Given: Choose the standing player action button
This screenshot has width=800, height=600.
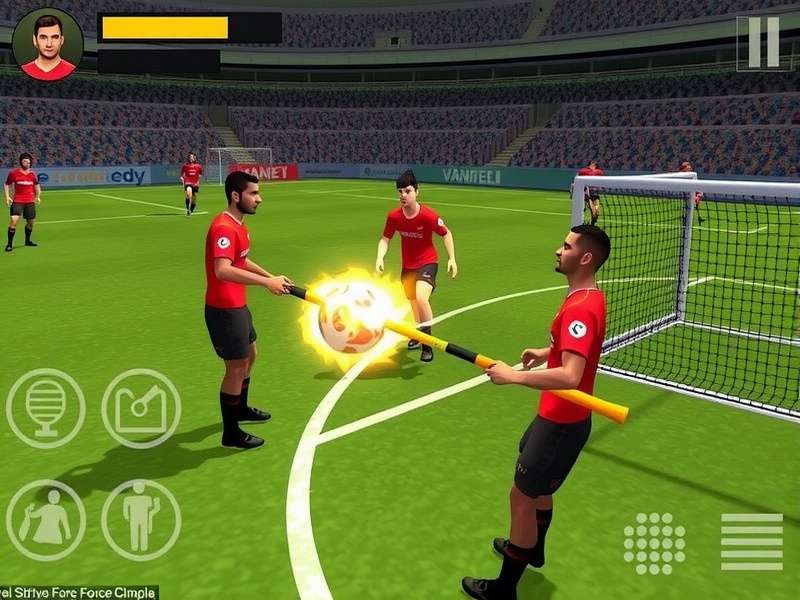Looking at the screenshot, I should pyautogui.click(x=141, y=520).
